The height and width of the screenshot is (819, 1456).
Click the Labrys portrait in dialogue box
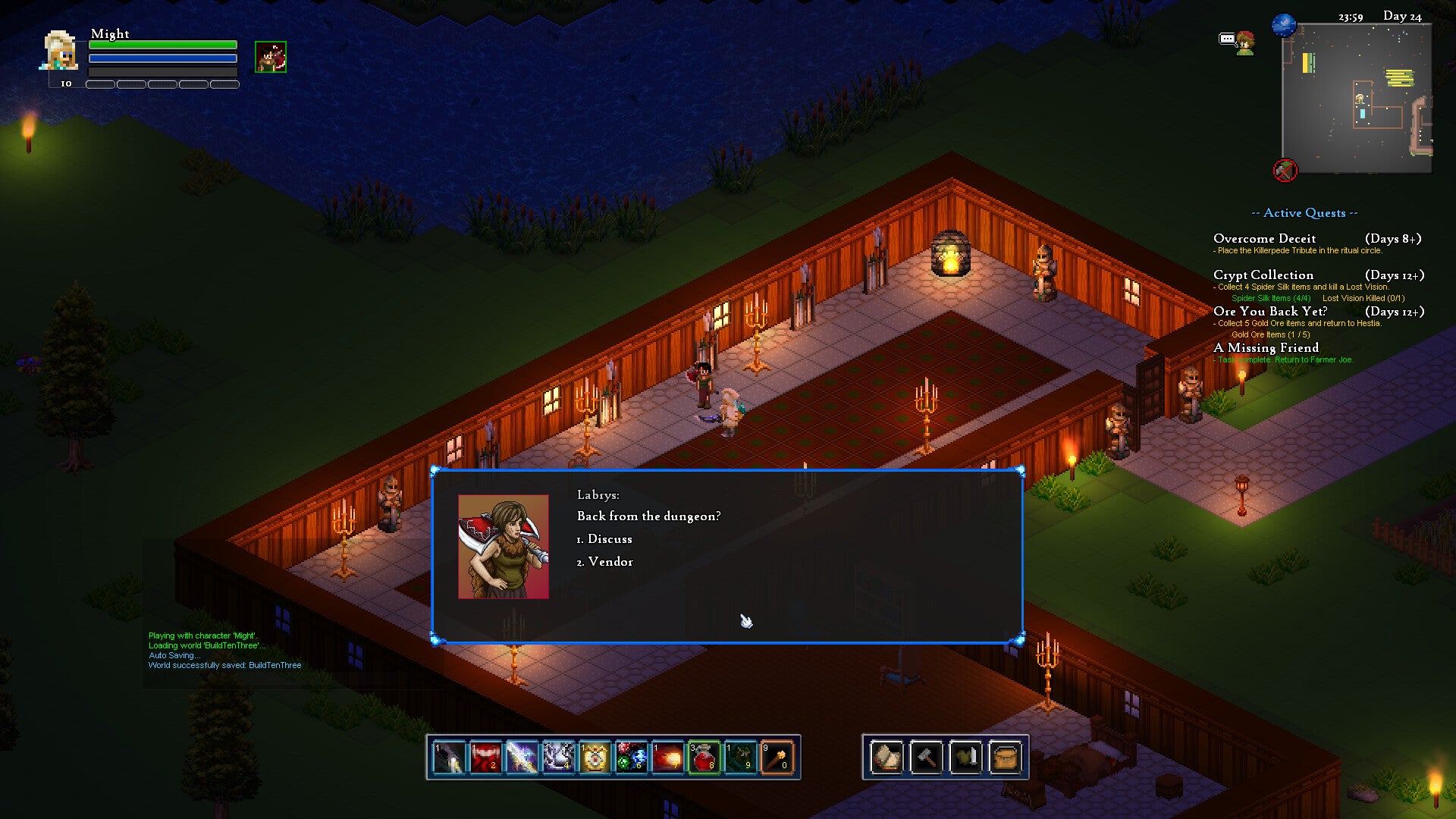503,547
